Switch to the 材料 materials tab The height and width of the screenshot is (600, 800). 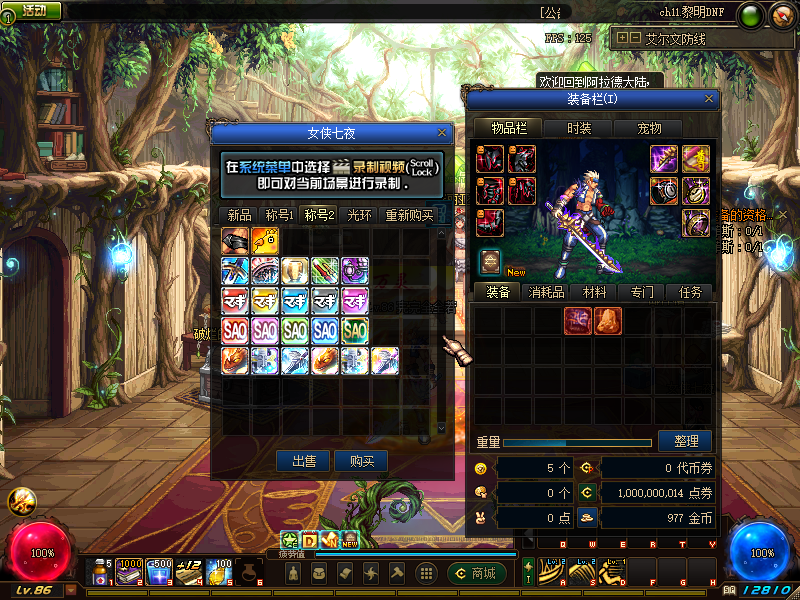point(594,292)
